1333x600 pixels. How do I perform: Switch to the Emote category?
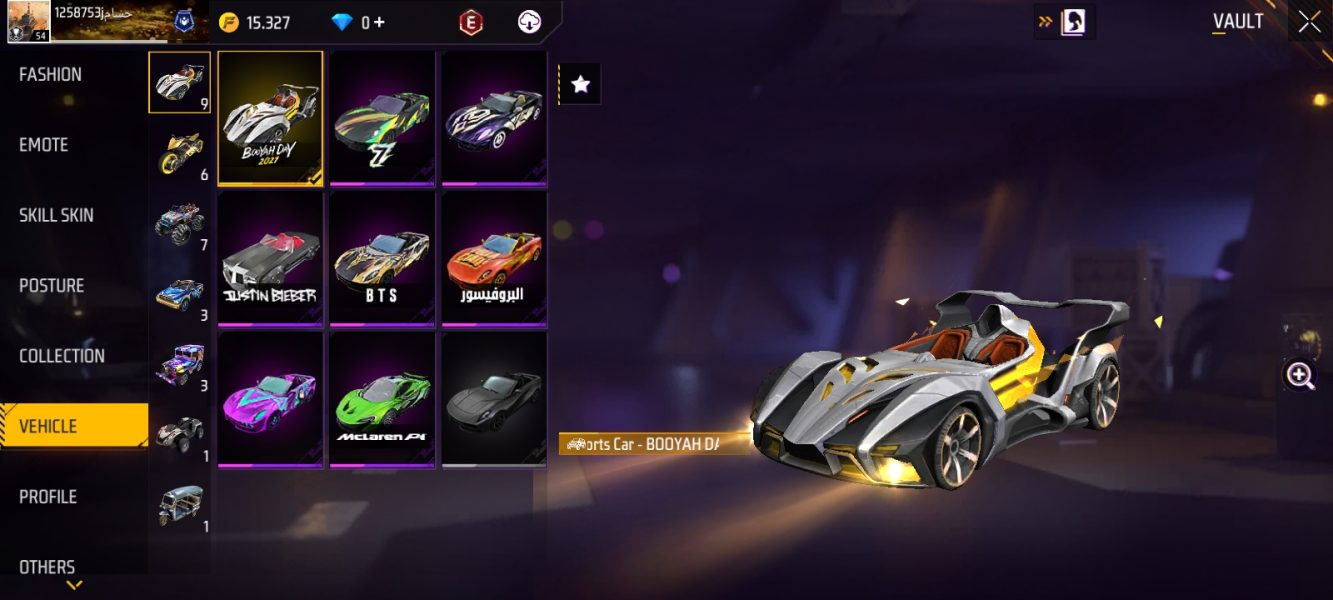click(44, 145)
